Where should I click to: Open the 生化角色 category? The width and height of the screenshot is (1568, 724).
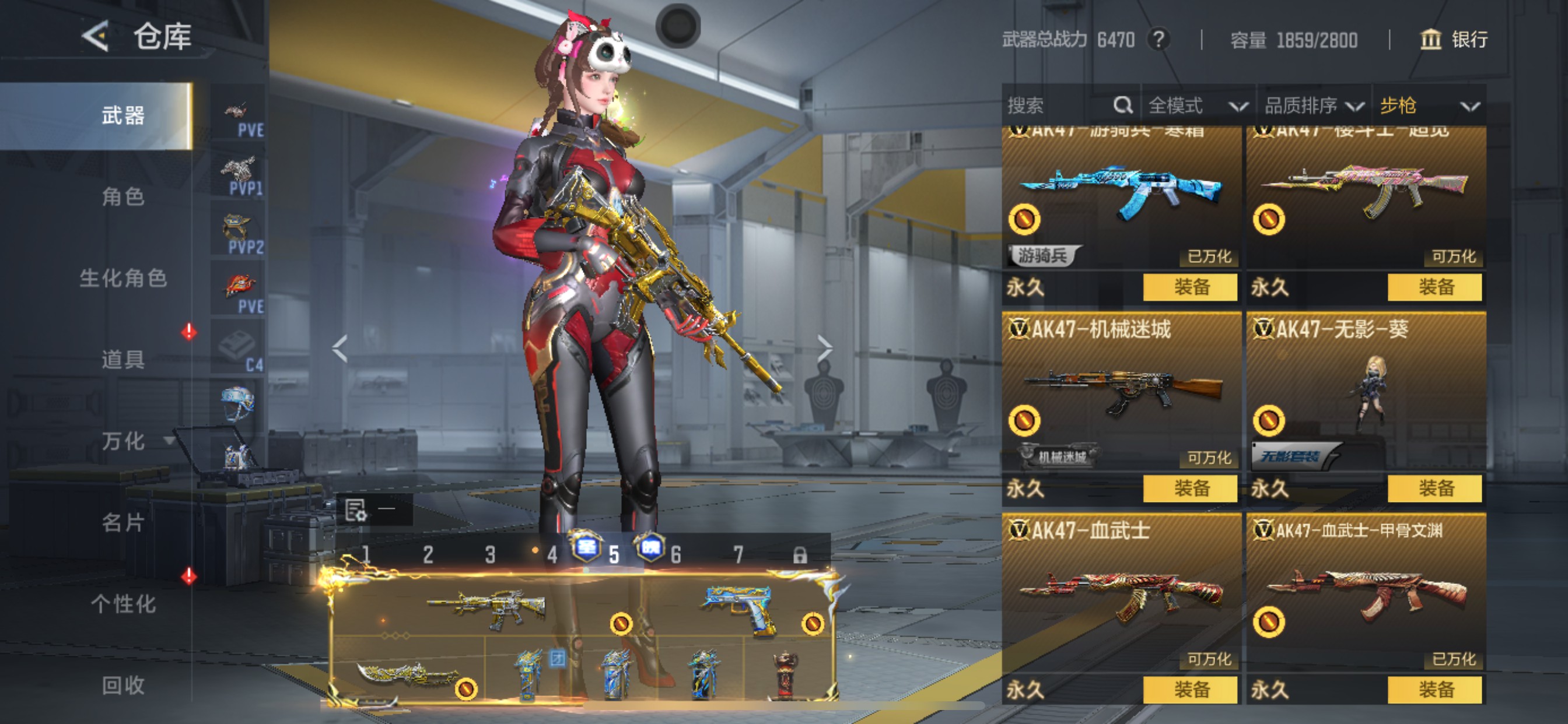click(x=123, y=278)
